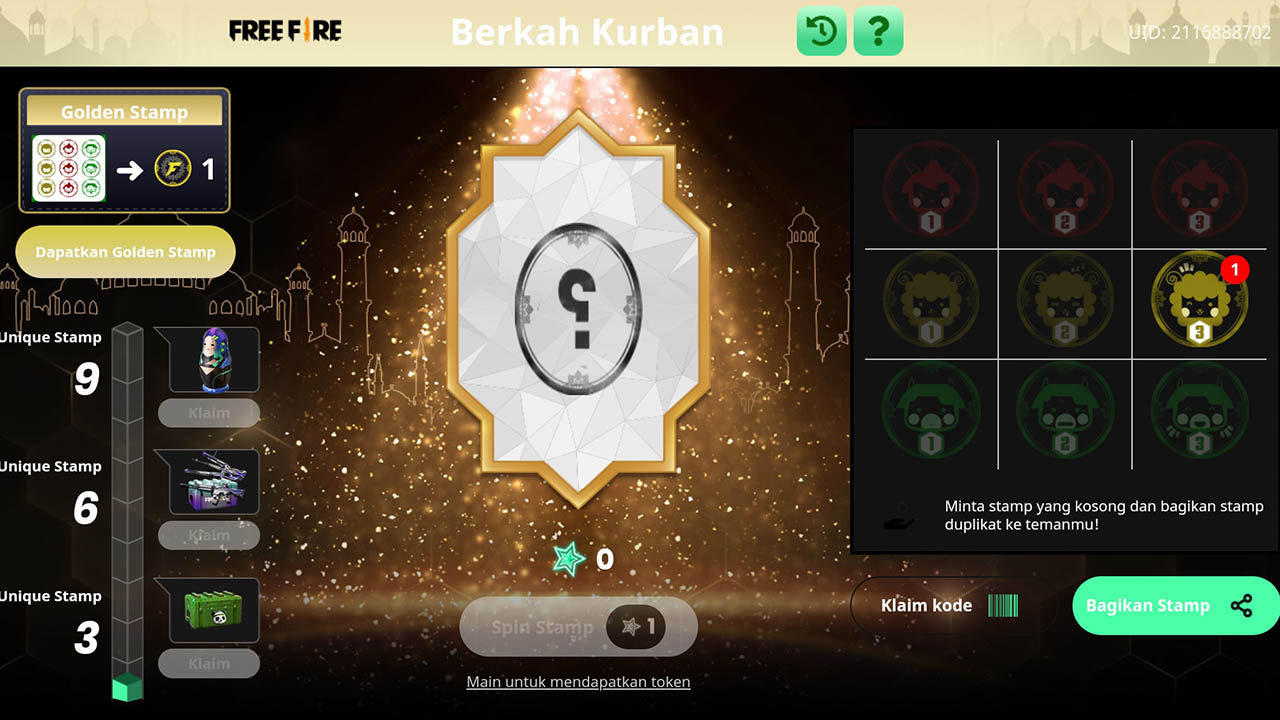
Task: Open the event help question mark icon
Action: [x=878, y=31]
